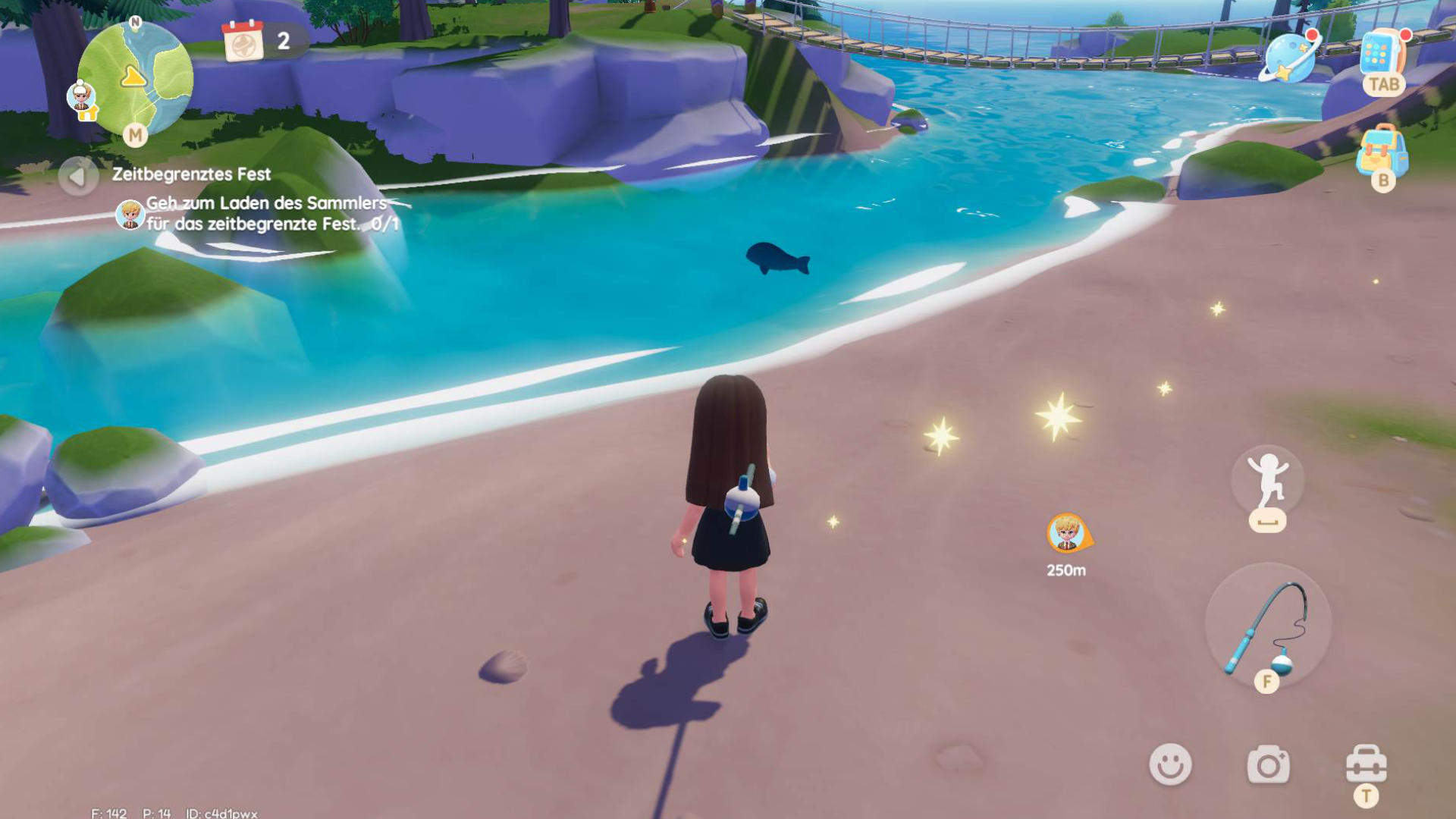Tap the jump action button

(1267, 481)
